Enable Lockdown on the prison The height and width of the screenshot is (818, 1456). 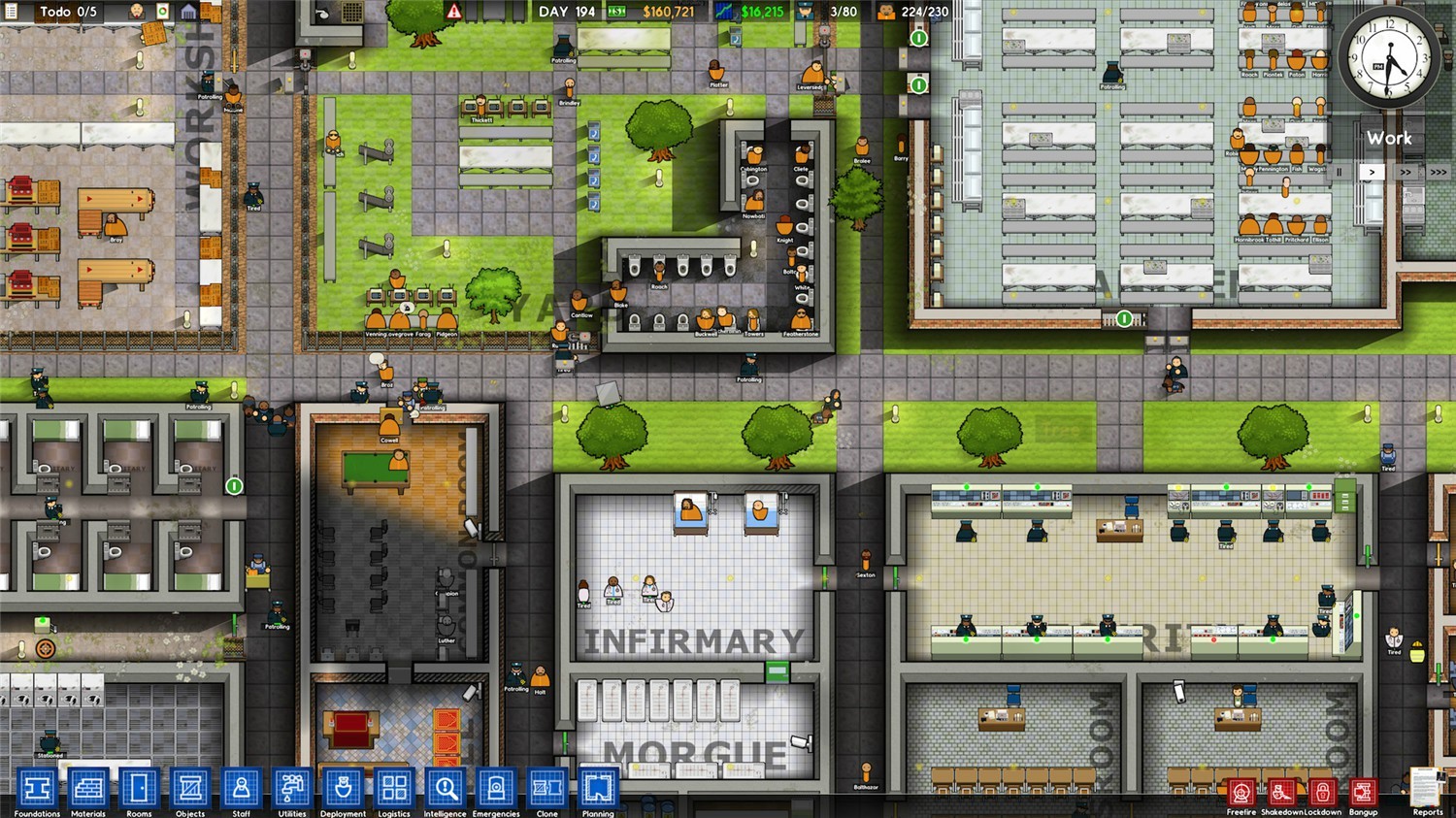[x=1321, y=791]
